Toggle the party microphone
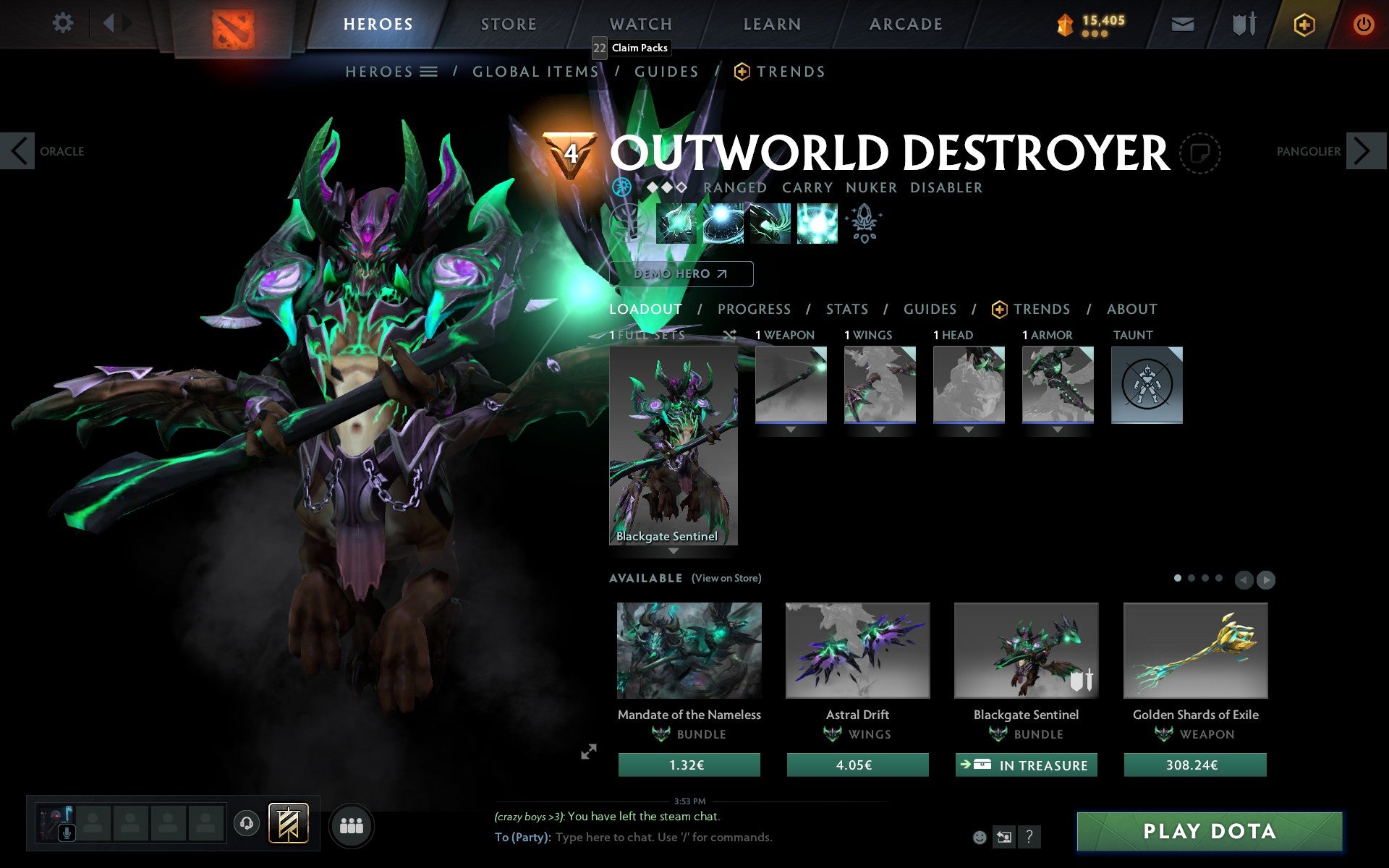The height and width of the screenshot is (868, 1389). (68, 830)
